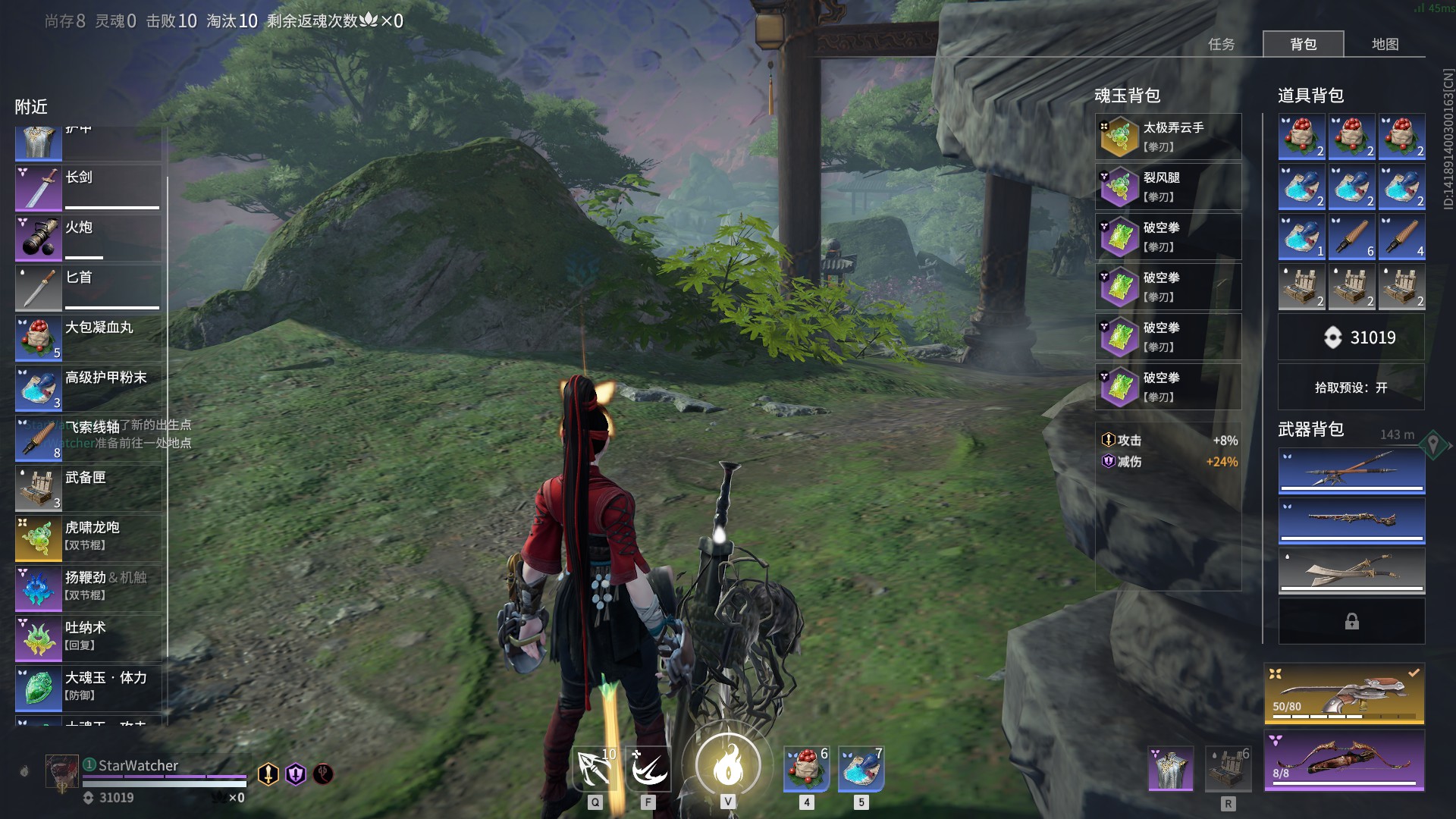This screenshot has width=1456, height=819.
Task: Open the 地图 tab
Action: pos(1385,44)
